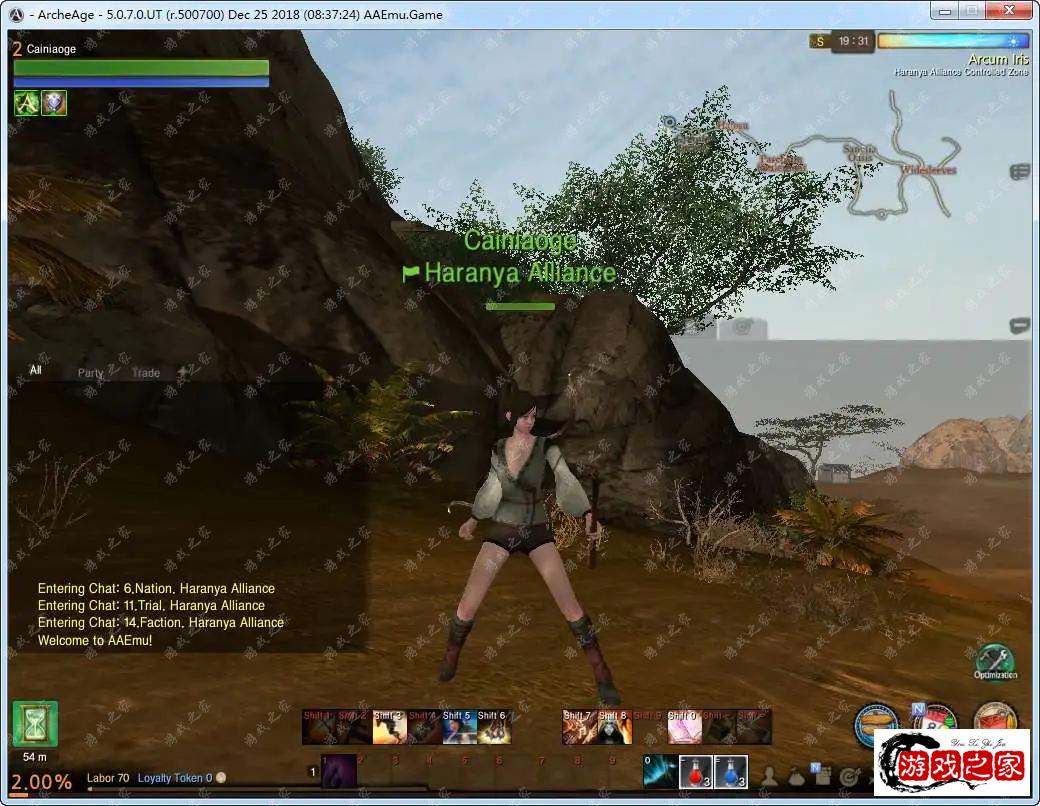Use the Shift 8 hotbar skill

(613, 727)
